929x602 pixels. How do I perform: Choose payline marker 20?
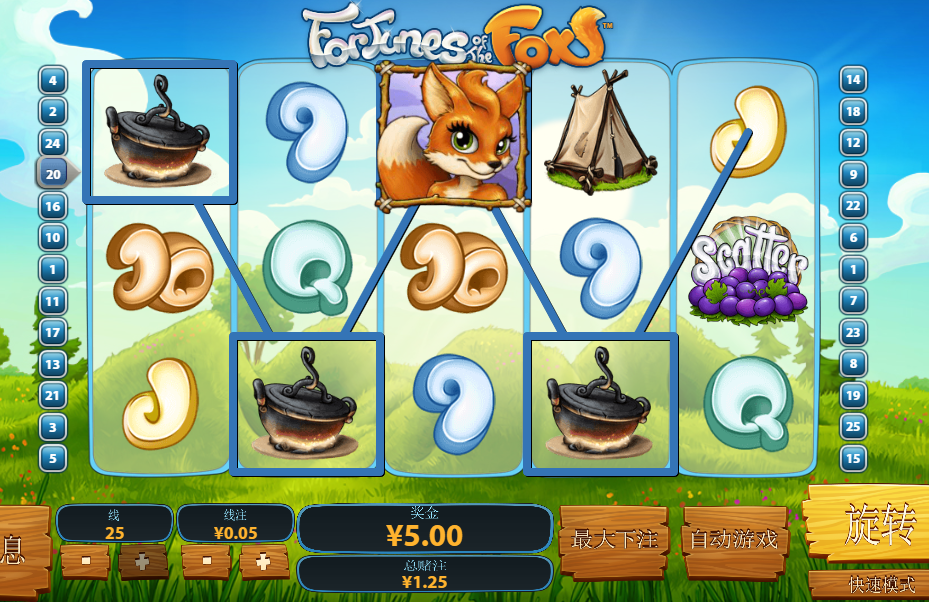point(54,174)
